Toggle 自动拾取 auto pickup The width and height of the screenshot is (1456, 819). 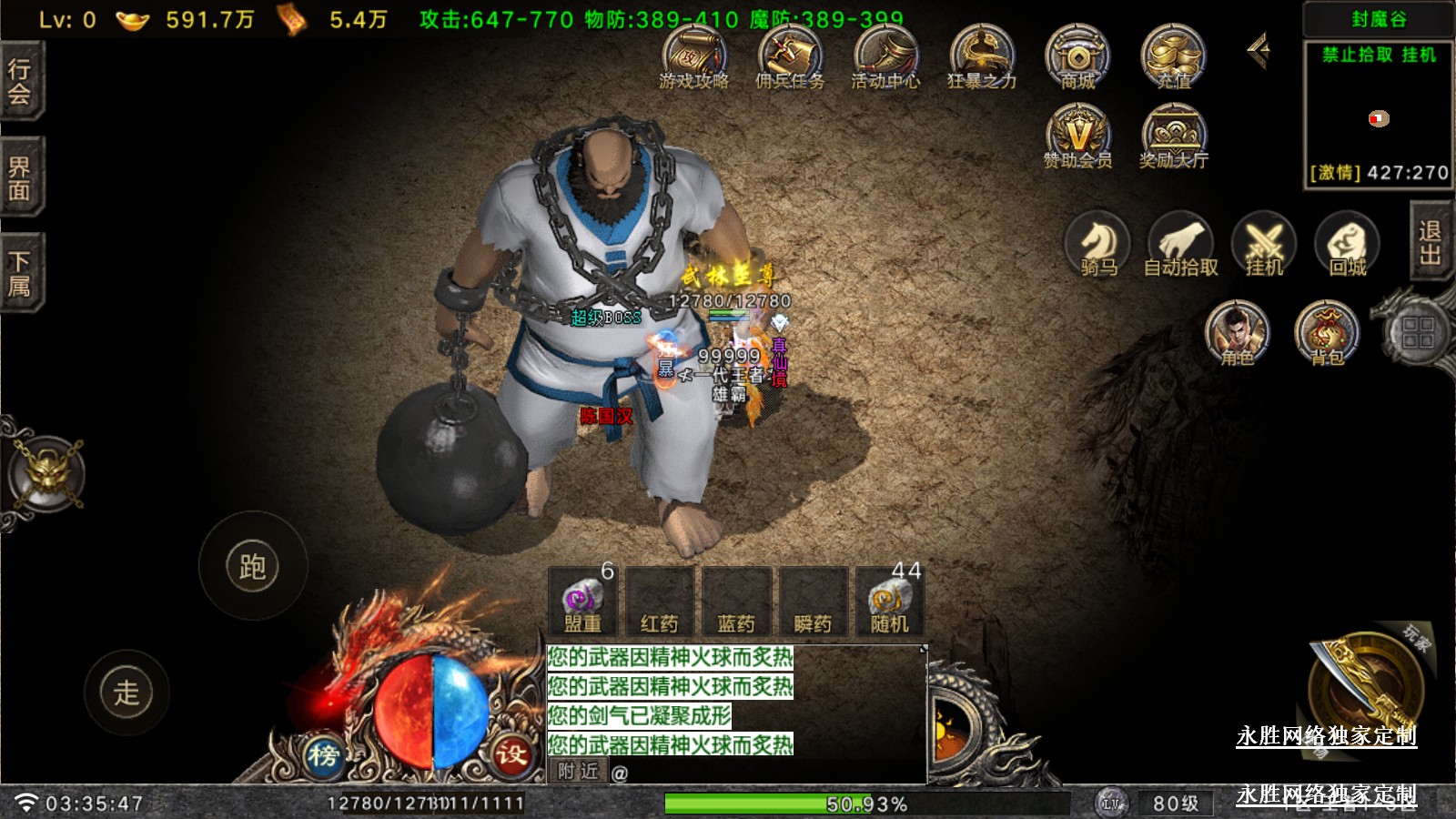(x=1181, y=244)
